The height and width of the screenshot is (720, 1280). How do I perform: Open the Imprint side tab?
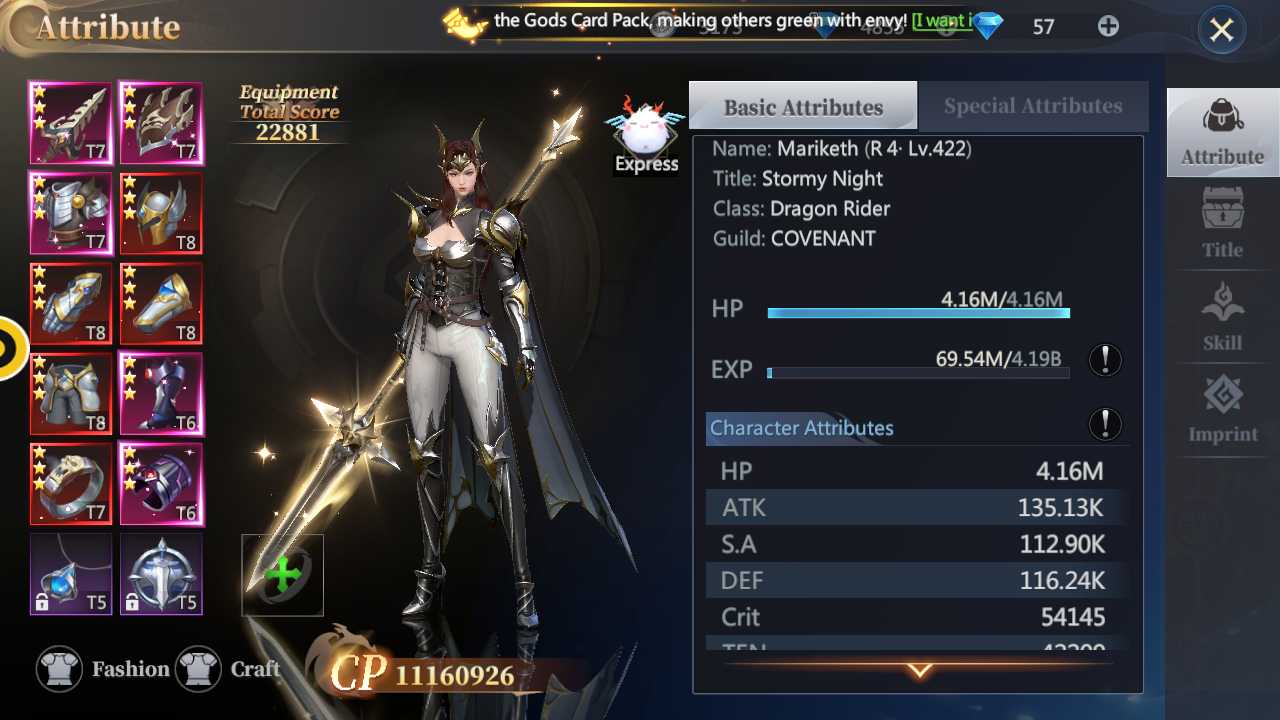click(x=1222, y=408)
